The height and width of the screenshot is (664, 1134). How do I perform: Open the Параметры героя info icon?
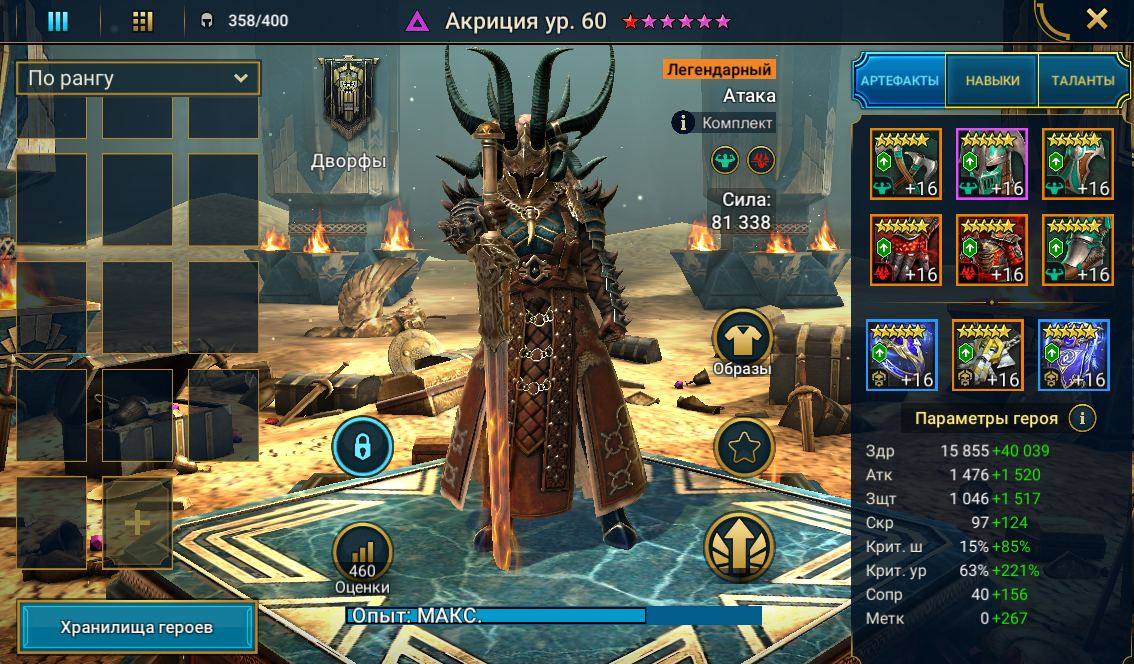(1082, 418)
